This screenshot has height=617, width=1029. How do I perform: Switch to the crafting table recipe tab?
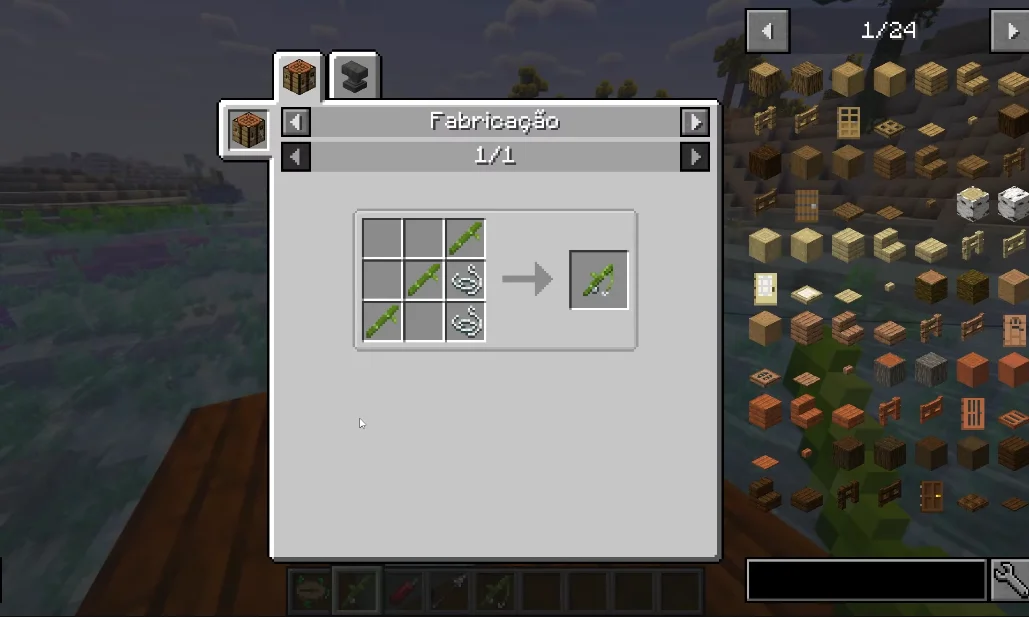(x=299, y=76)
